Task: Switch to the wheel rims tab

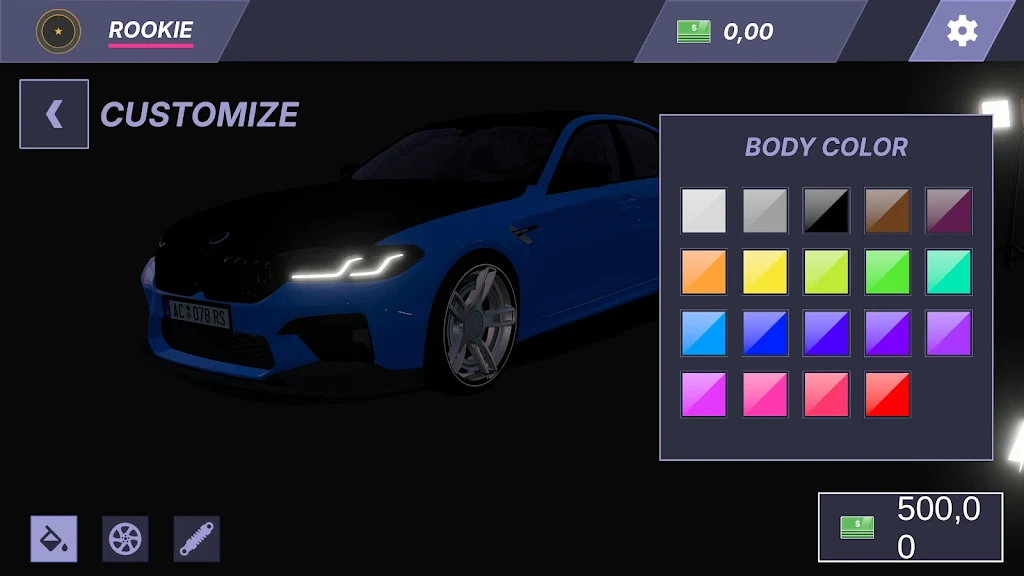Action: pos(125,539)
